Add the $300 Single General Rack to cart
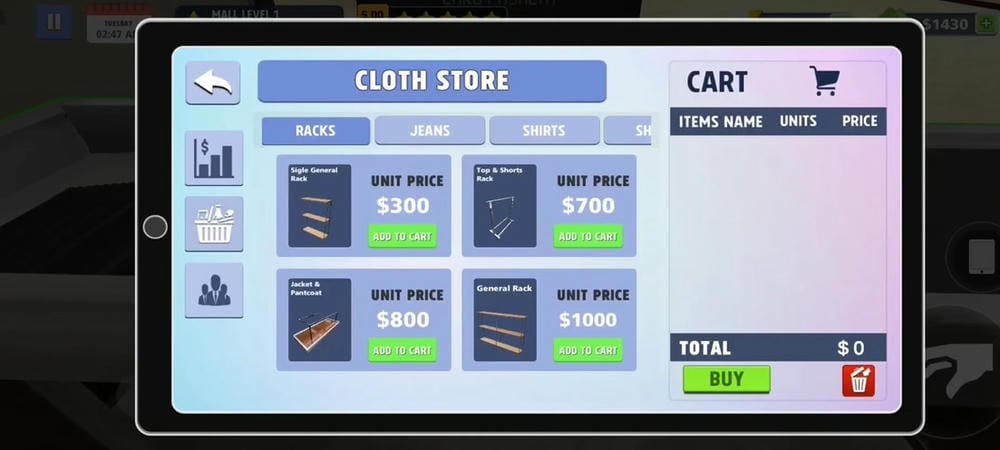Screen dimensions: 1000x450 tap(402, 237)
